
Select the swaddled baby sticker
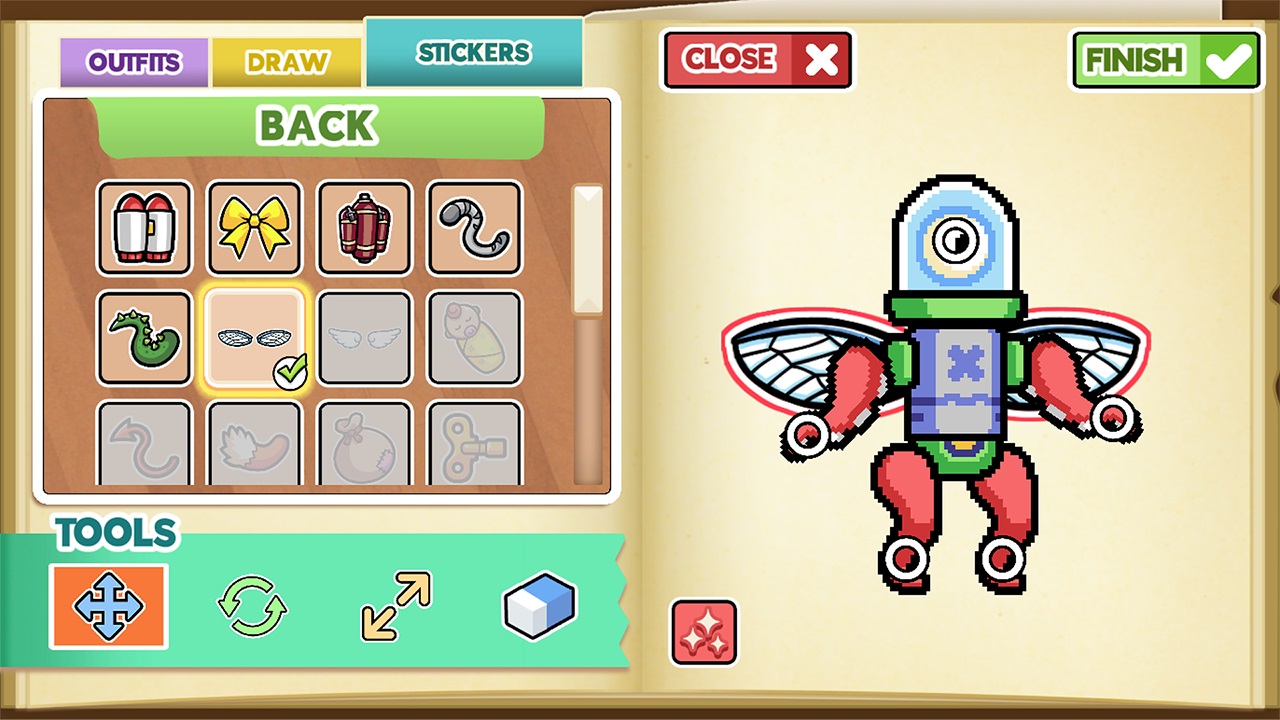pyautogui.click(x=473, y=338)
